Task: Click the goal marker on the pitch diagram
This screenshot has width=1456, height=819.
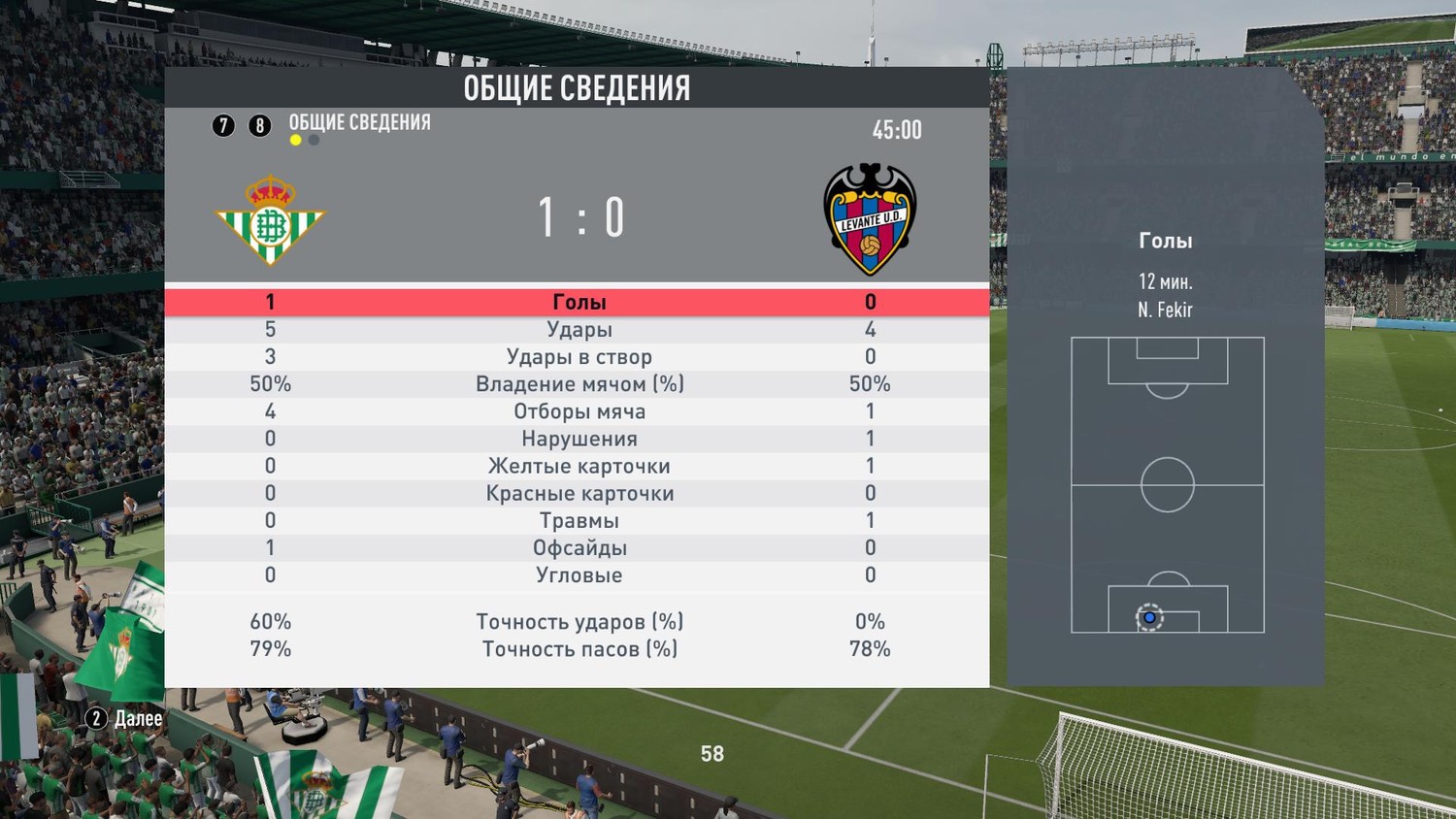Action: (1149, 617)
